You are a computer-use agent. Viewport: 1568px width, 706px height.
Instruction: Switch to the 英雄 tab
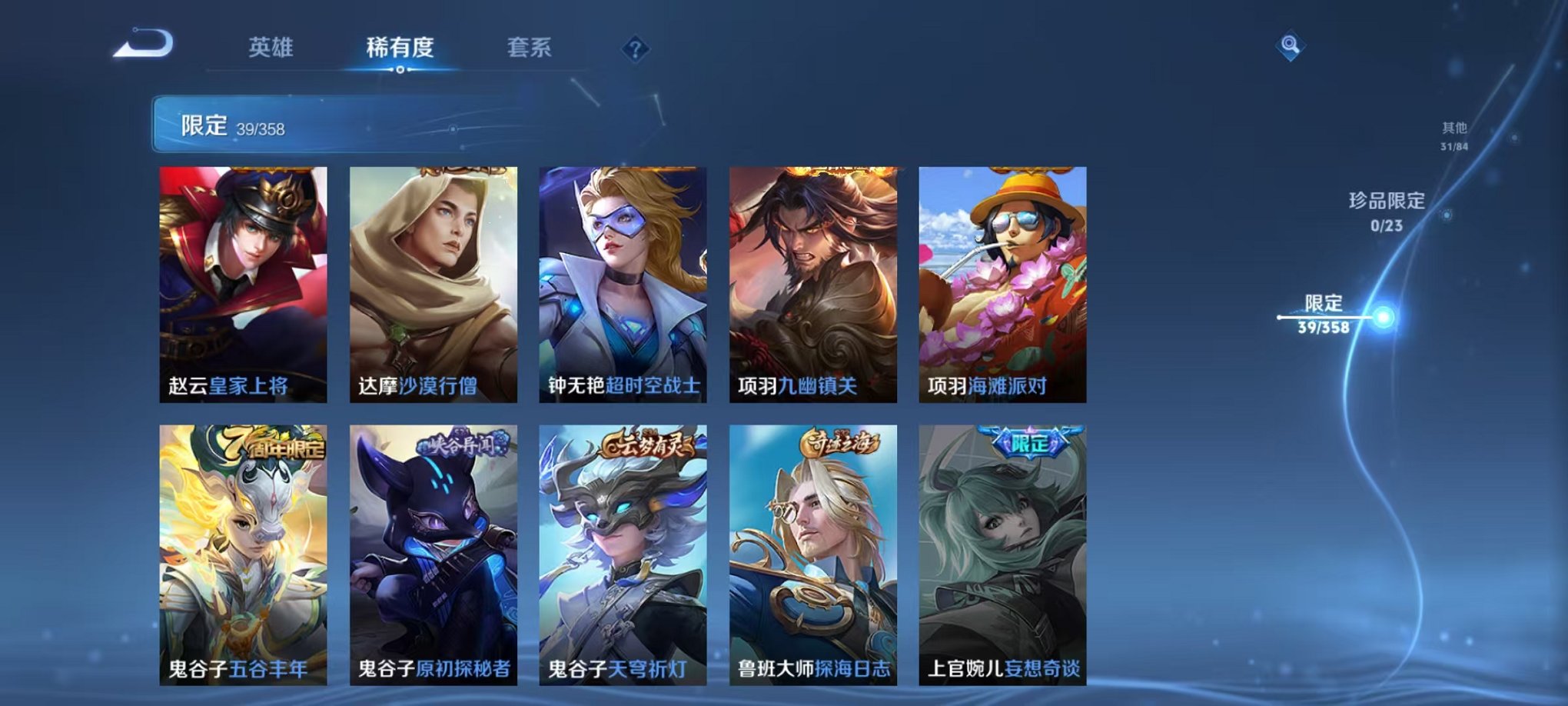pyautogui.click(x=273, y=48)
